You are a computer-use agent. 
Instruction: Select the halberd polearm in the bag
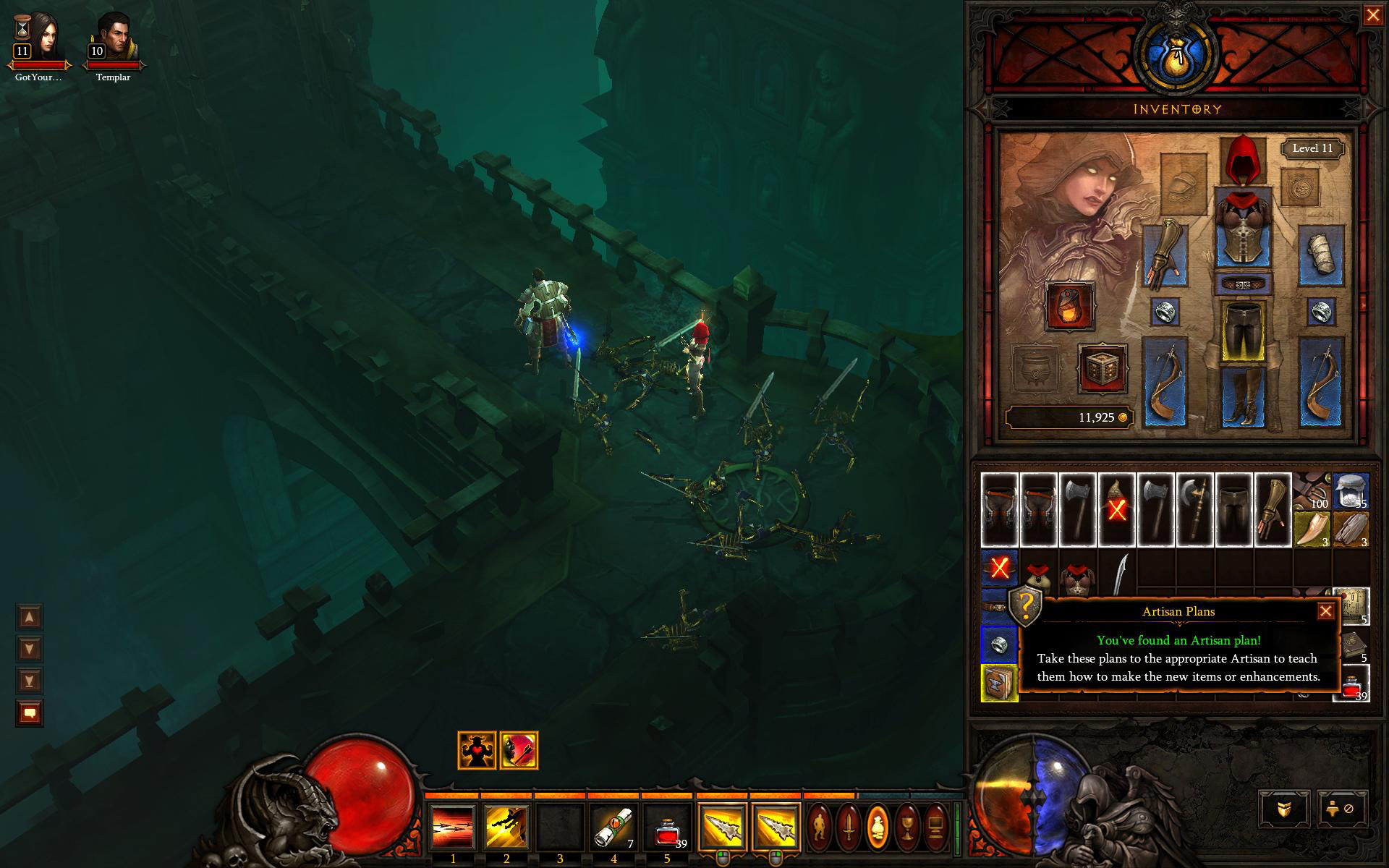coord(1194,509)
